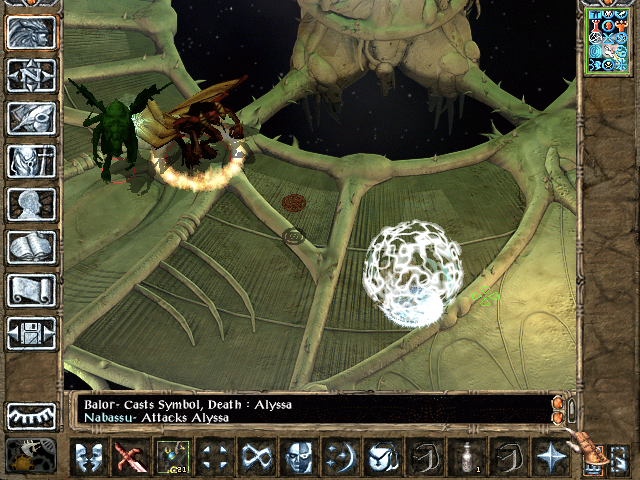Open the character record (bust silhouette icon)

pyautogui.click(x=31, y=204)
